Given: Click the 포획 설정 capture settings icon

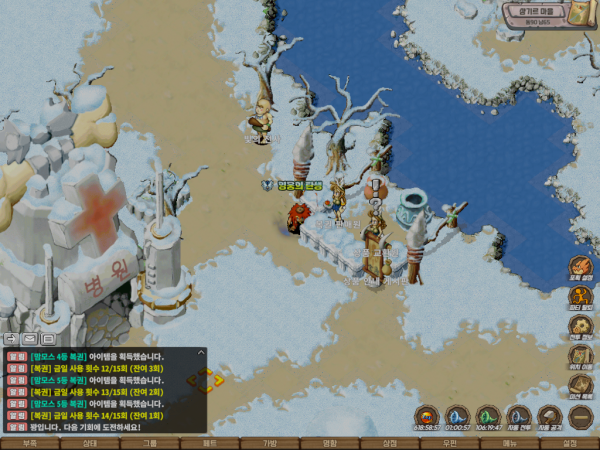Looking at the screenshot, I should pyautogui.click(x=581, y=269).
